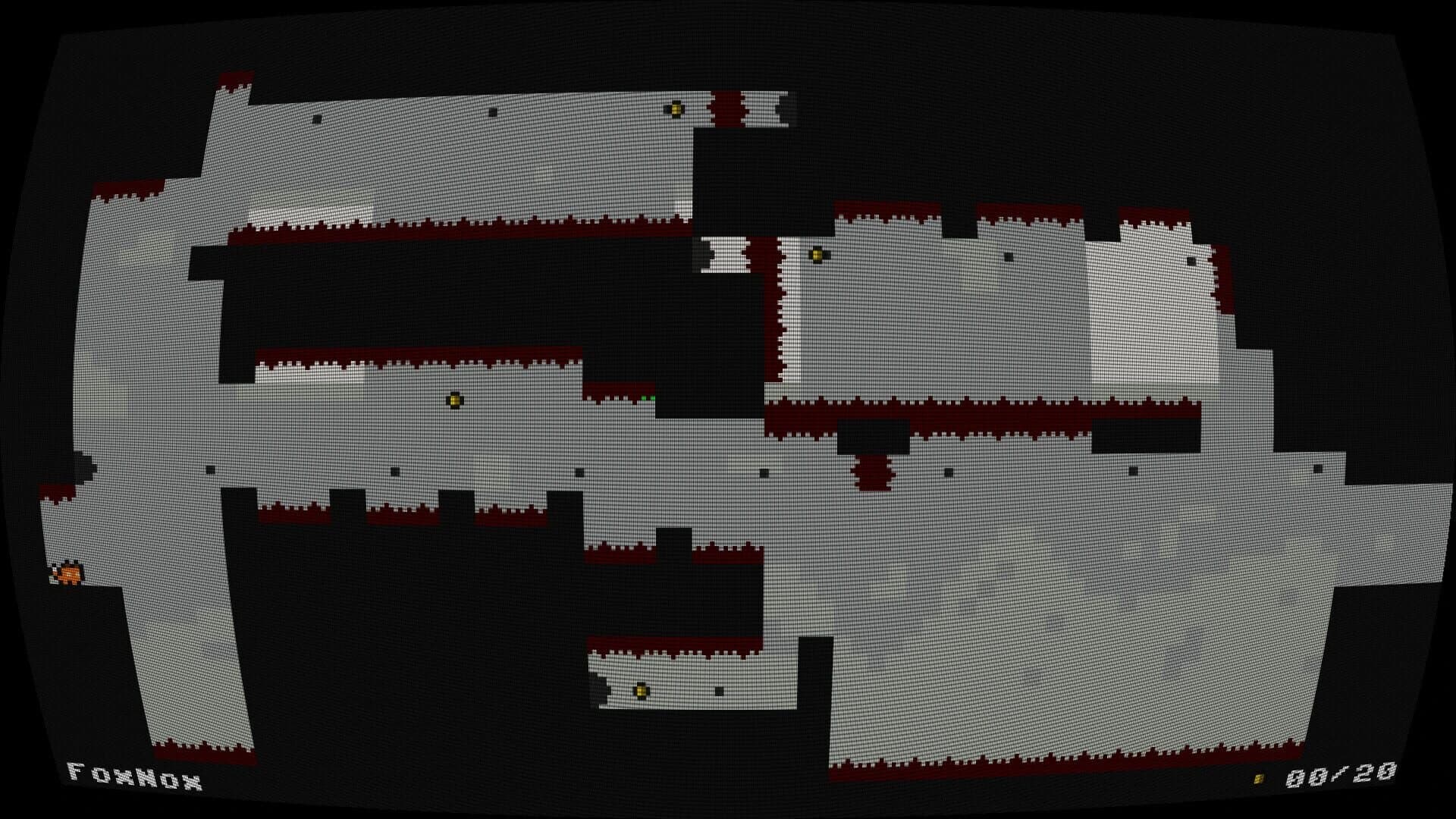Click the narrow spiked gap between the top platforms
The image size is (1456, 819).
pyautogui.click(x=726, y=110)
